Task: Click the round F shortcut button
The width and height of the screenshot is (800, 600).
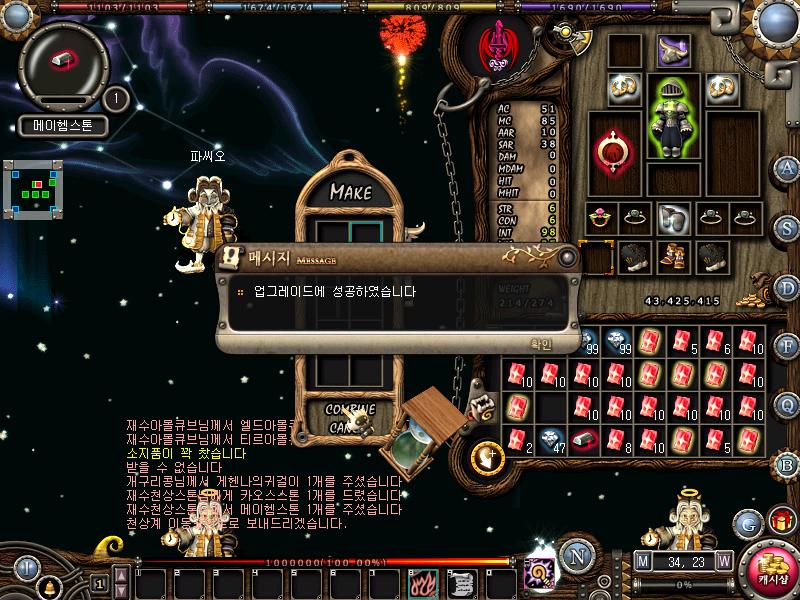Action: [787, 346]
